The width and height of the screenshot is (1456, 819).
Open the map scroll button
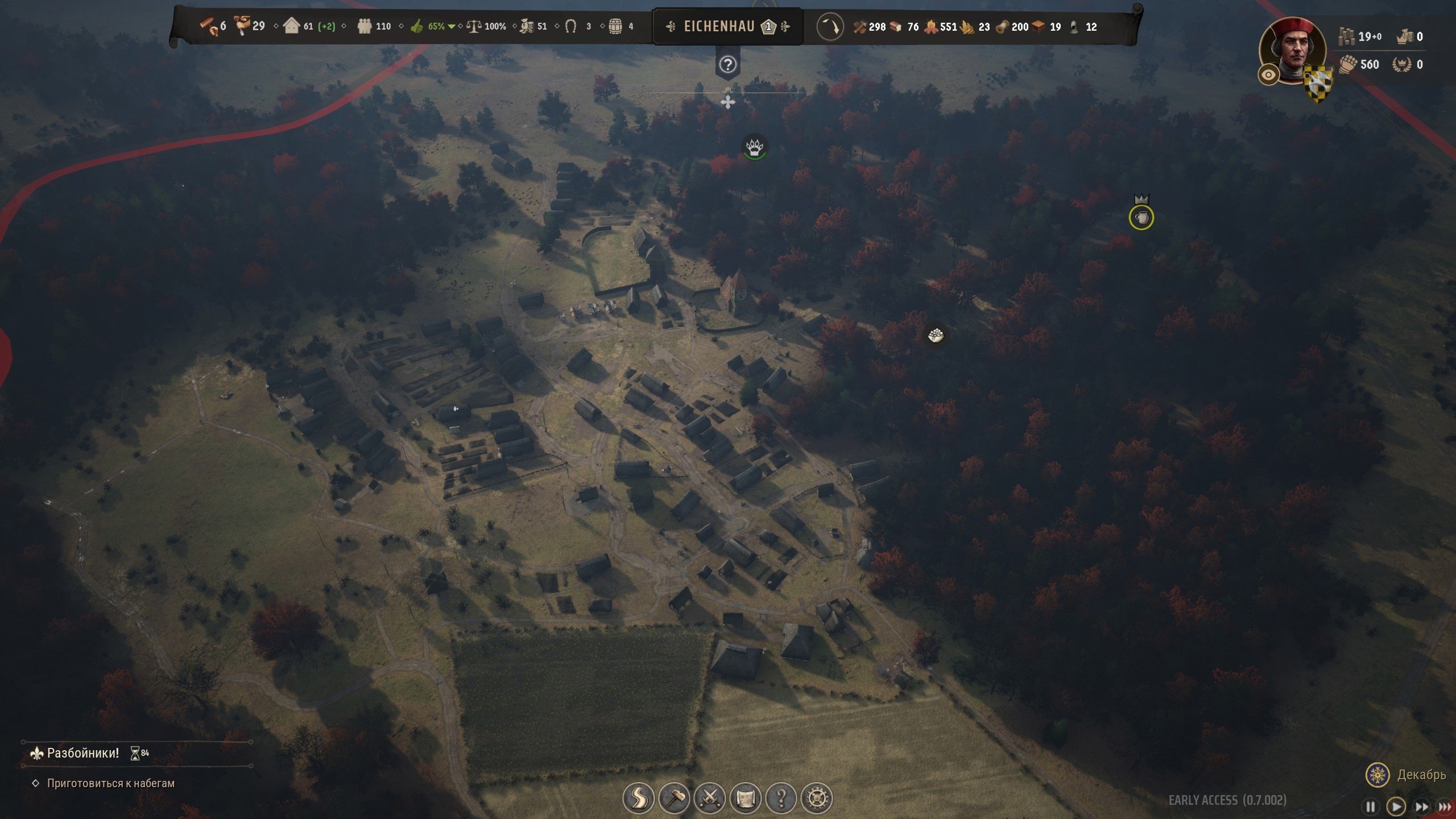(746, 799)
